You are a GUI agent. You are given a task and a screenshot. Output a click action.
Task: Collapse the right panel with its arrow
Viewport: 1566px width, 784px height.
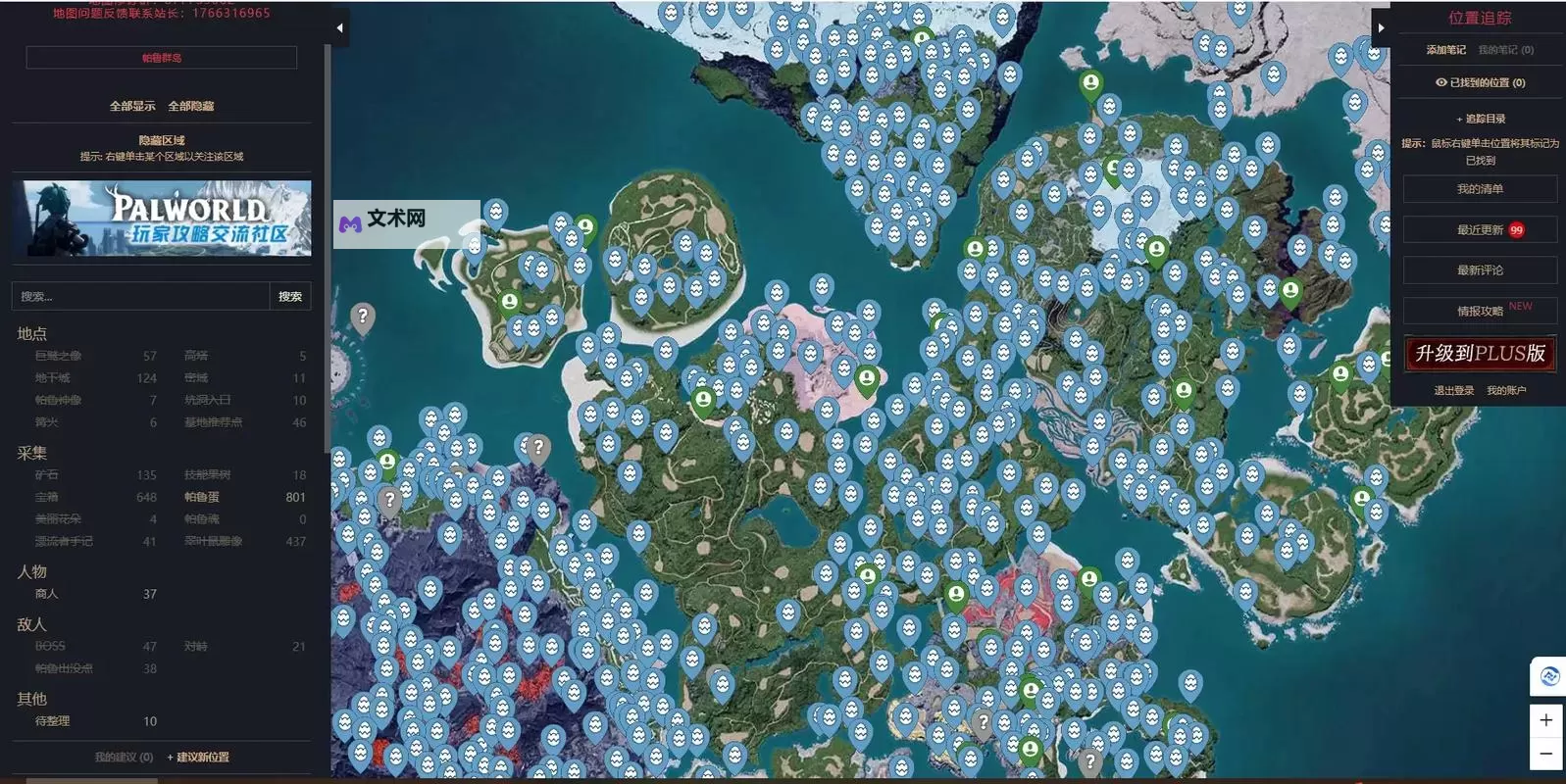pos(1381,27)
